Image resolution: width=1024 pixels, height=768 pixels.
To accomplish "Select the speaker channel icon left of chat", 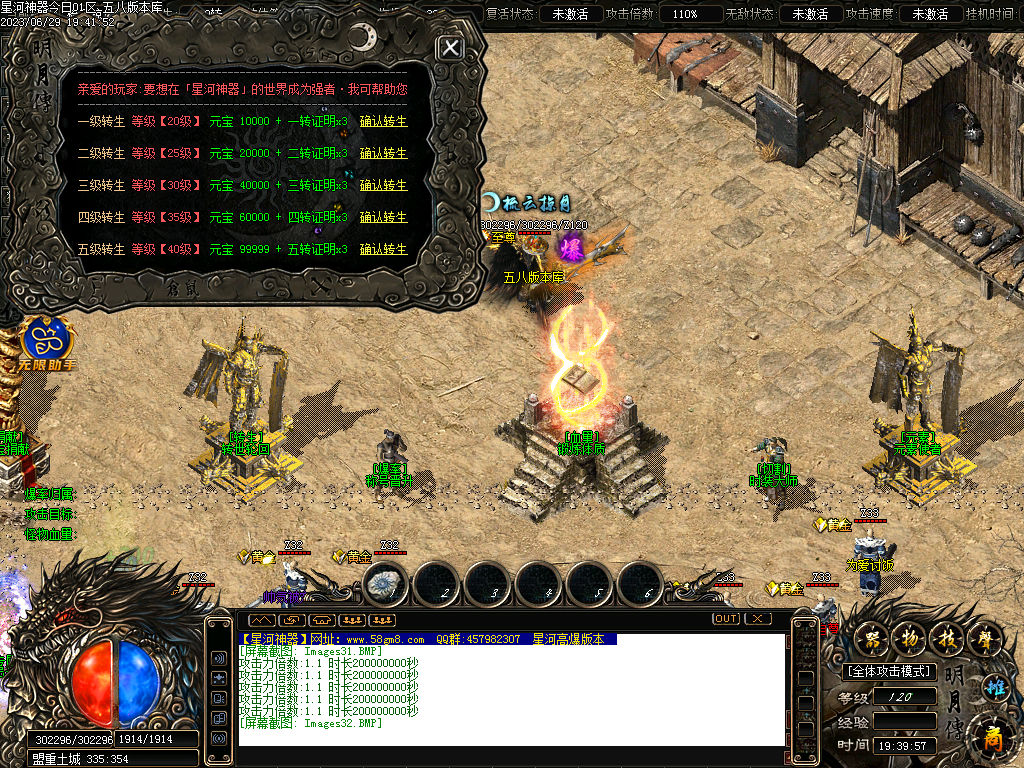I will pyautogui.click(x=218, y=659).
